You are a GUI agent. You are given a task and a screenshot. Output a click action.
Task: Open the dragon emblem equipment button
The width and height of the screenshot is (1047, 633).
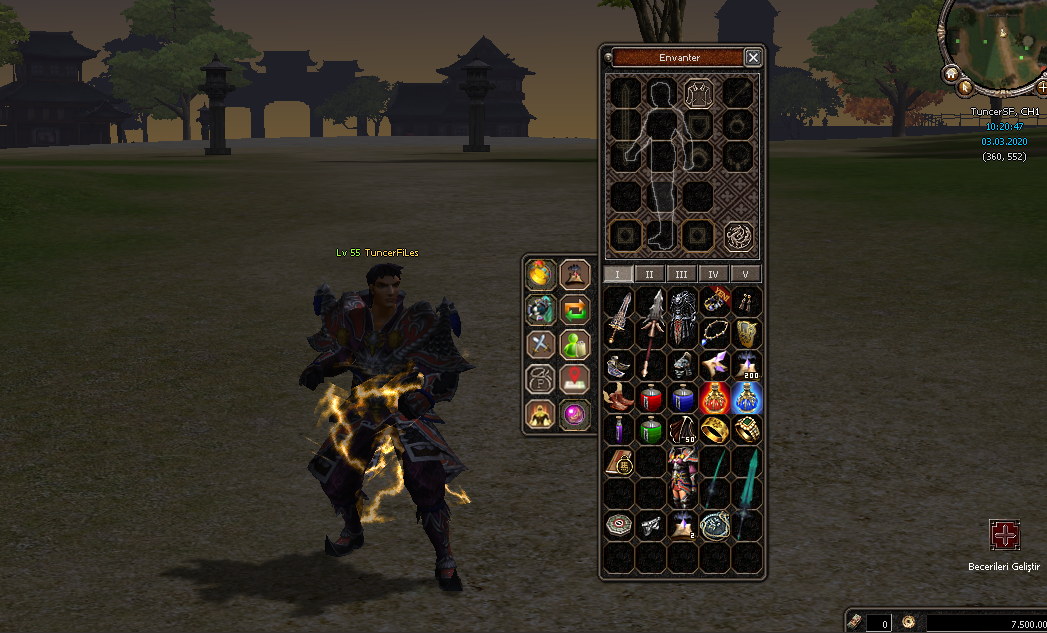click(x=738, y=236)
